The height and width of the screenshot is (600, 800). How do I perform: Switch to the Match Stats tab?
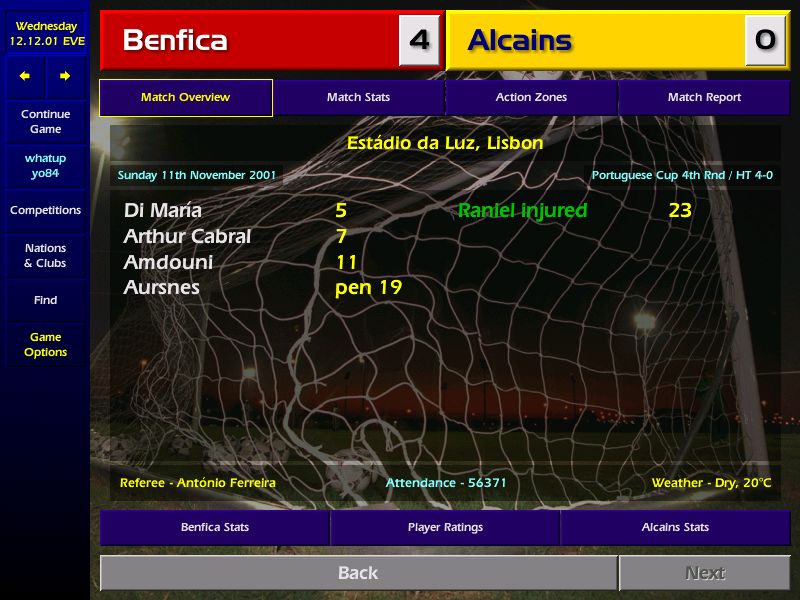[358, 98]
